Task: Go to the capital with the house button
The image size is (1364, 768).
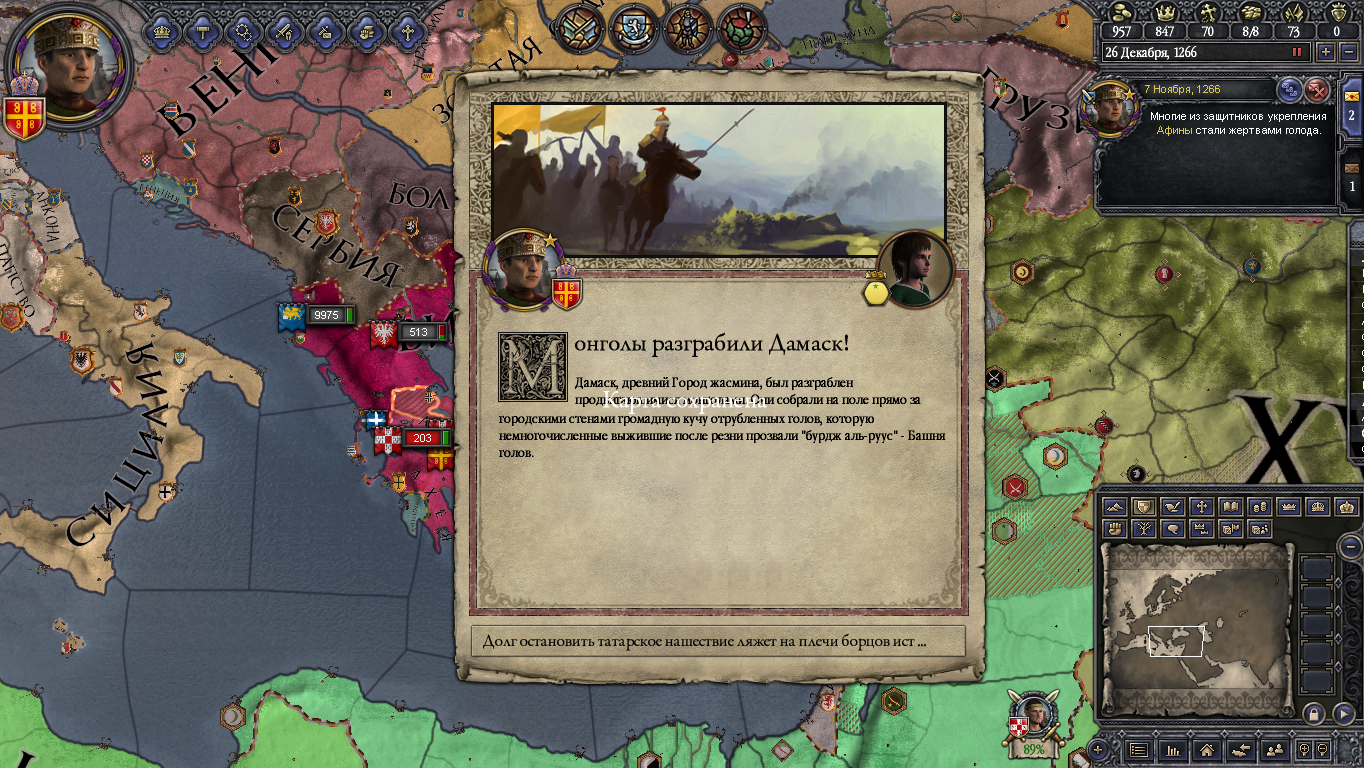Action: click(1207, 749)
